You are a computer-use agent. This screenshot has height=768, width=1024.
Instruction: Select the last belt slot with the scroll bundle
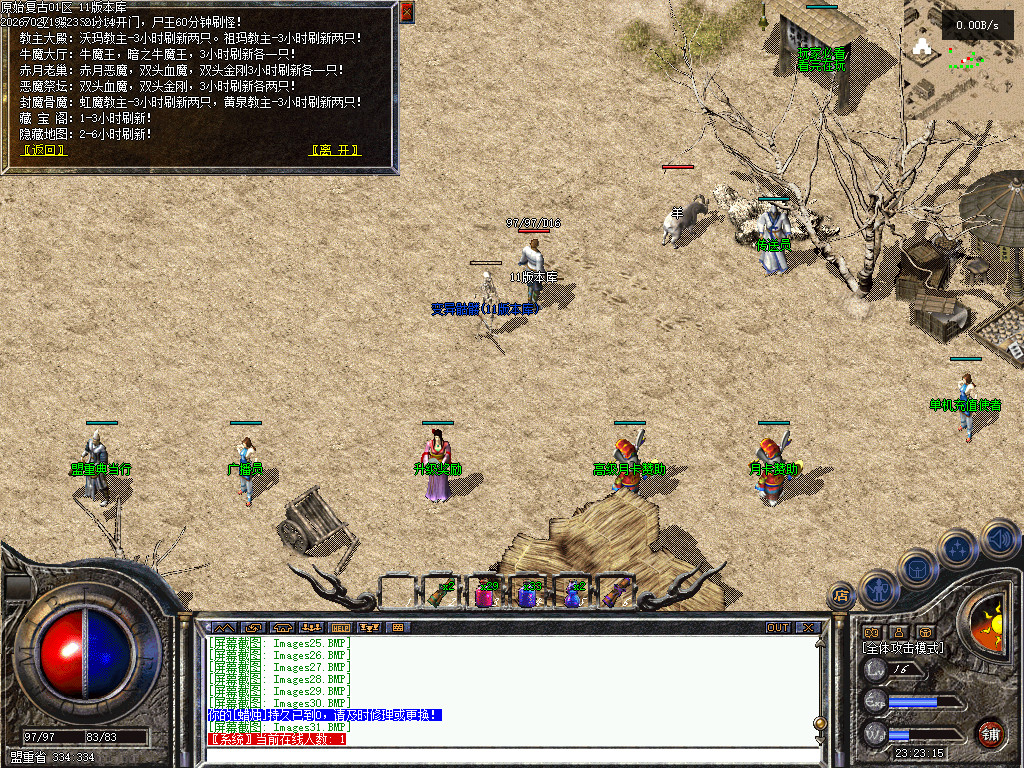tap(614, 595)
